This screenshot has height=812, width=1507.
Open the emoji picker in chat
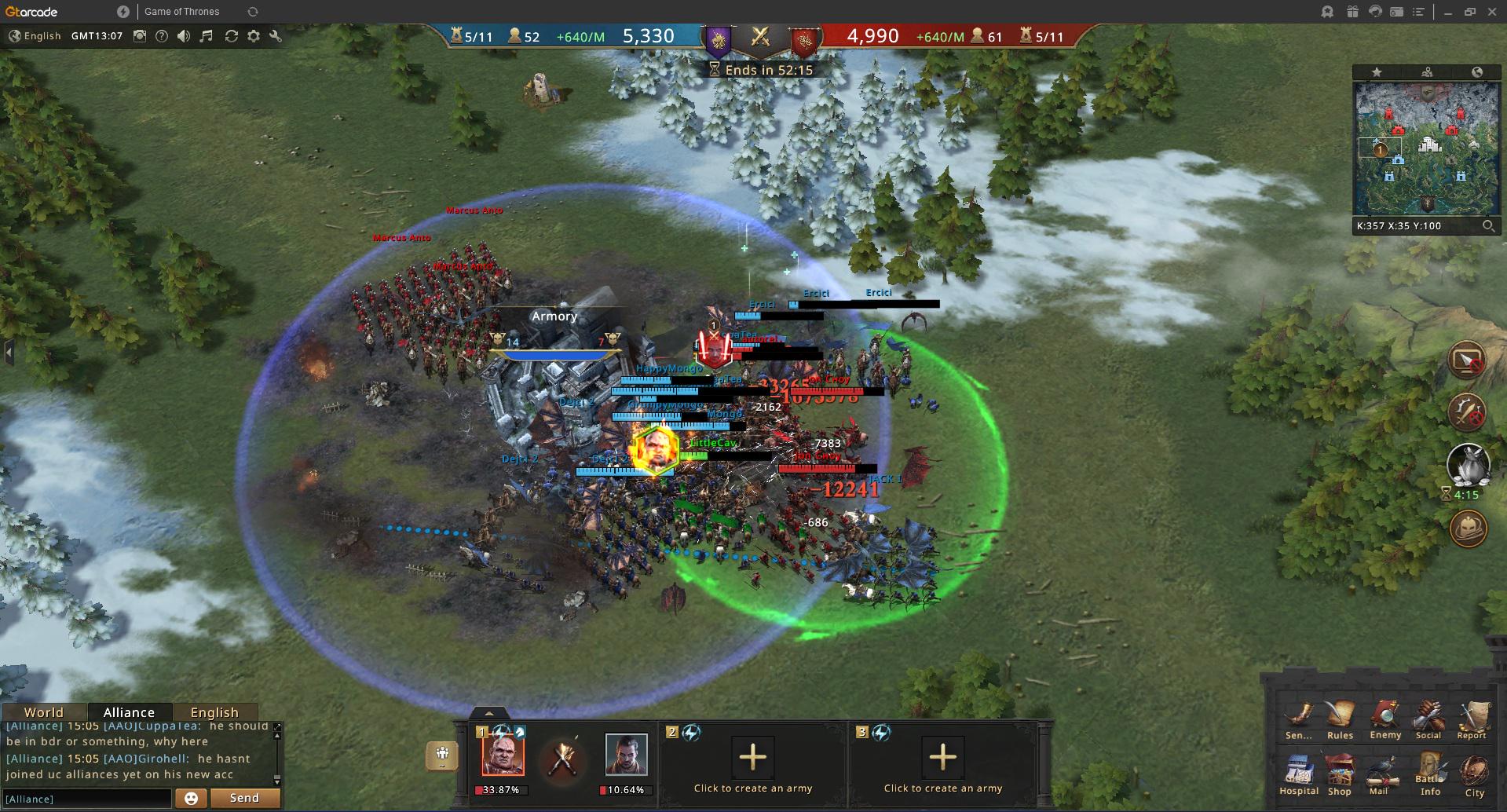coord(191,798)
